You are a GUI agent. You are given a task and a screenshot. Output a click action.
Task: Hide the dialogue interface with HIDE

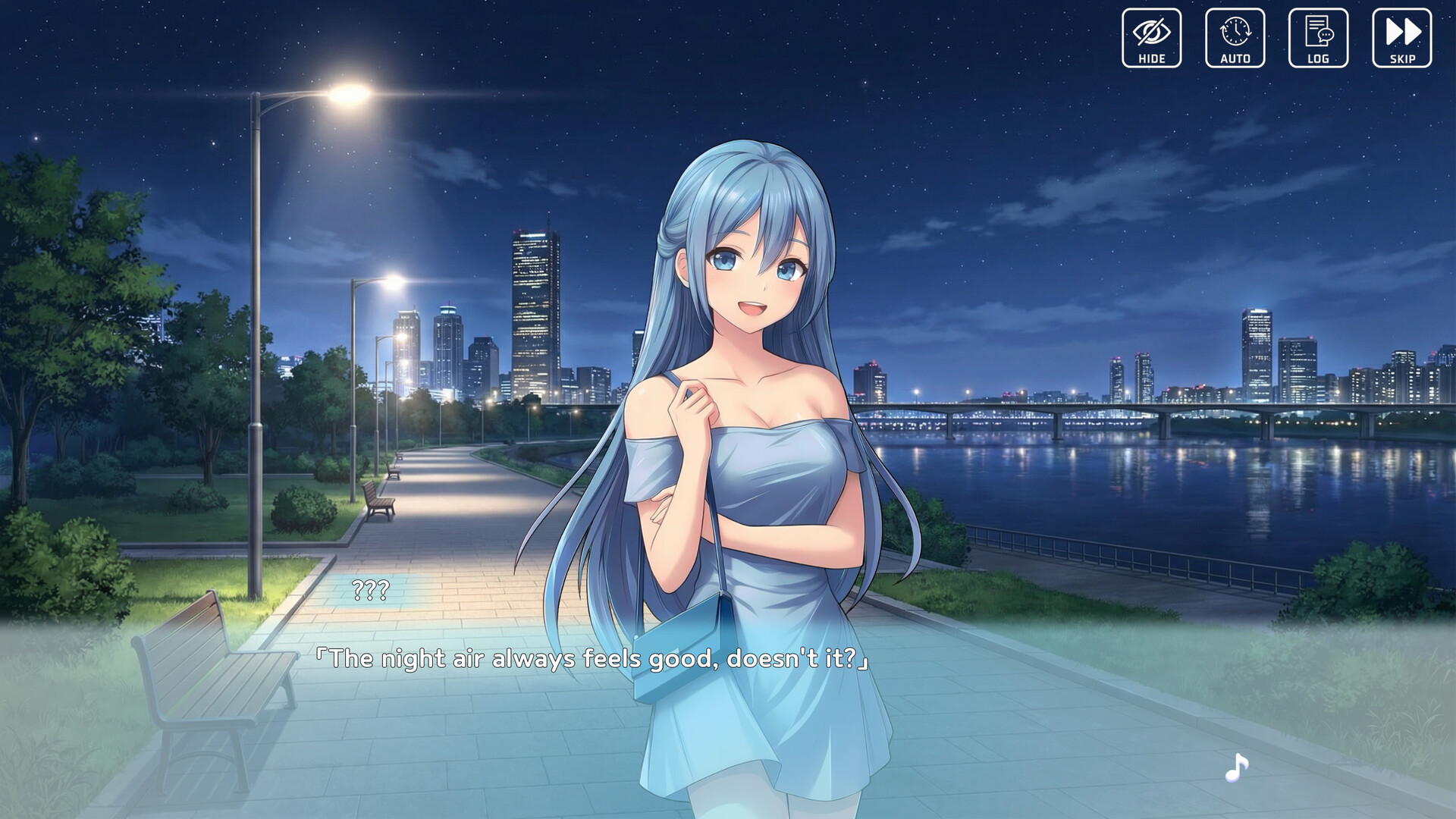pyautogui.click(x=1151, y=38)
